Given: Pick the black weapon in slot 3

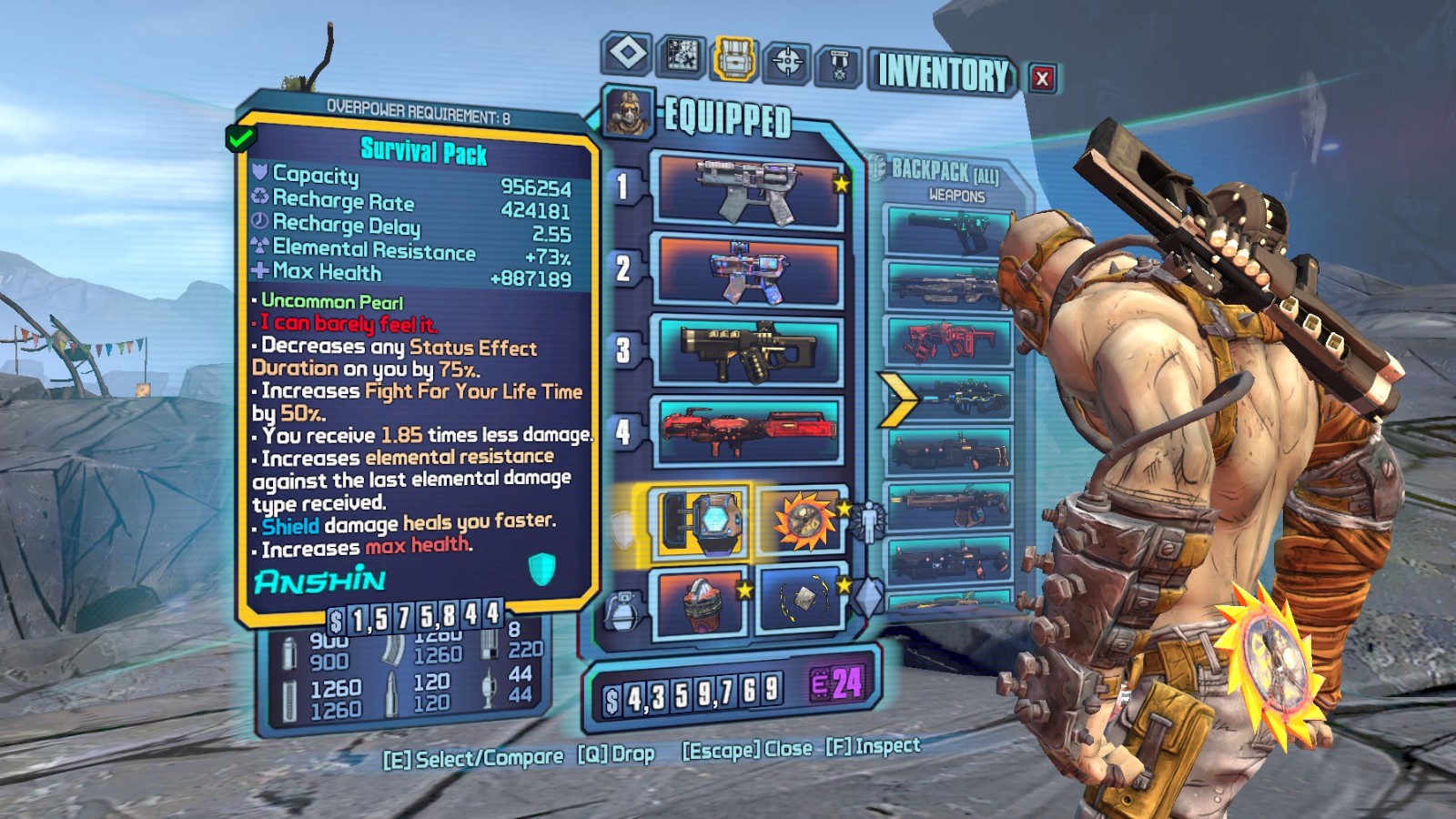Looking at the screenshot, I should tap(748, 351).
